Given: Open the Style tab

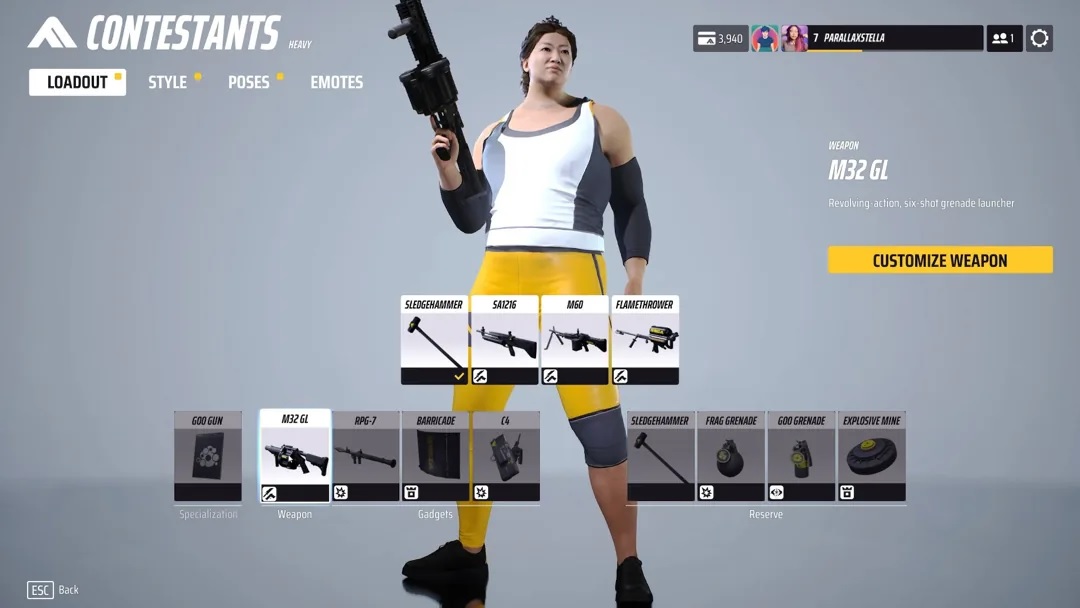Looking at the screenshot, I should [168, 82].
